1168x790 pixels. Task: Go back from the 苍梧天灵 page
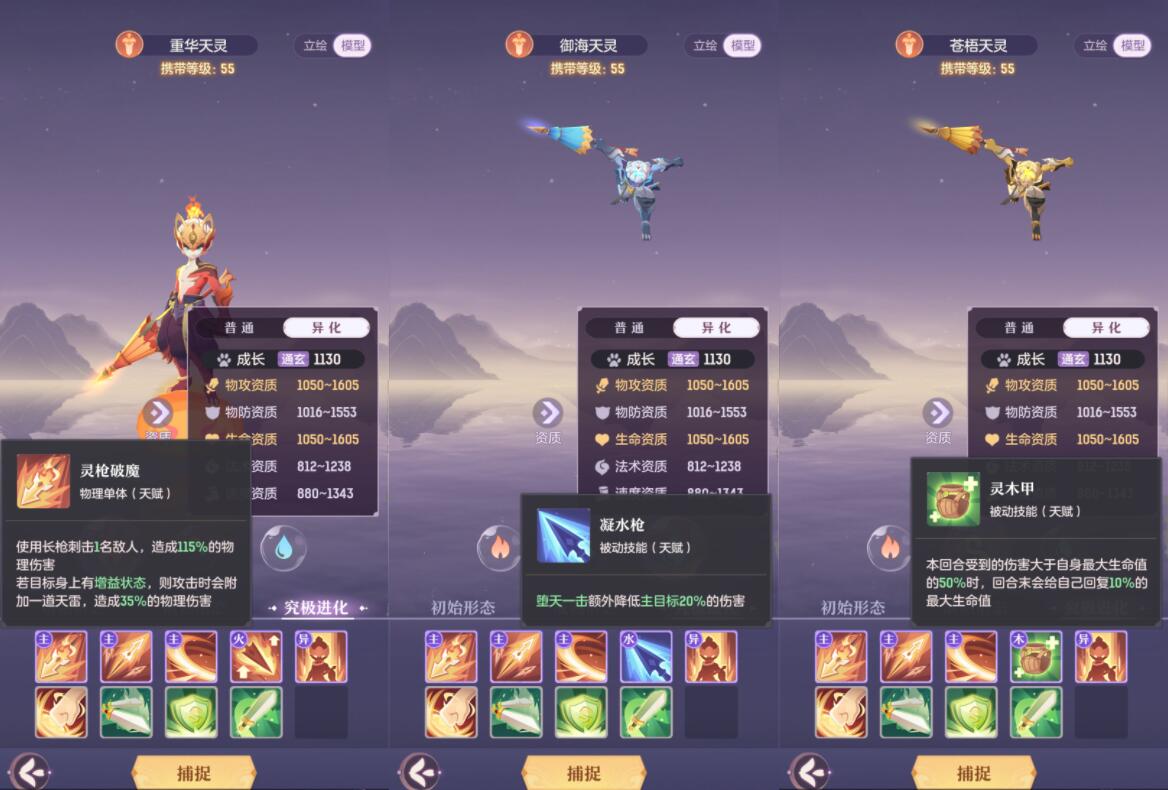(809, 772)
